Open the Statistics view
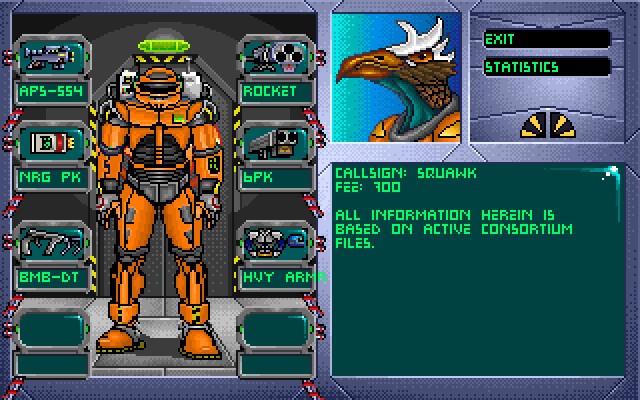This screenshot has width=640, height=400. 546,67
